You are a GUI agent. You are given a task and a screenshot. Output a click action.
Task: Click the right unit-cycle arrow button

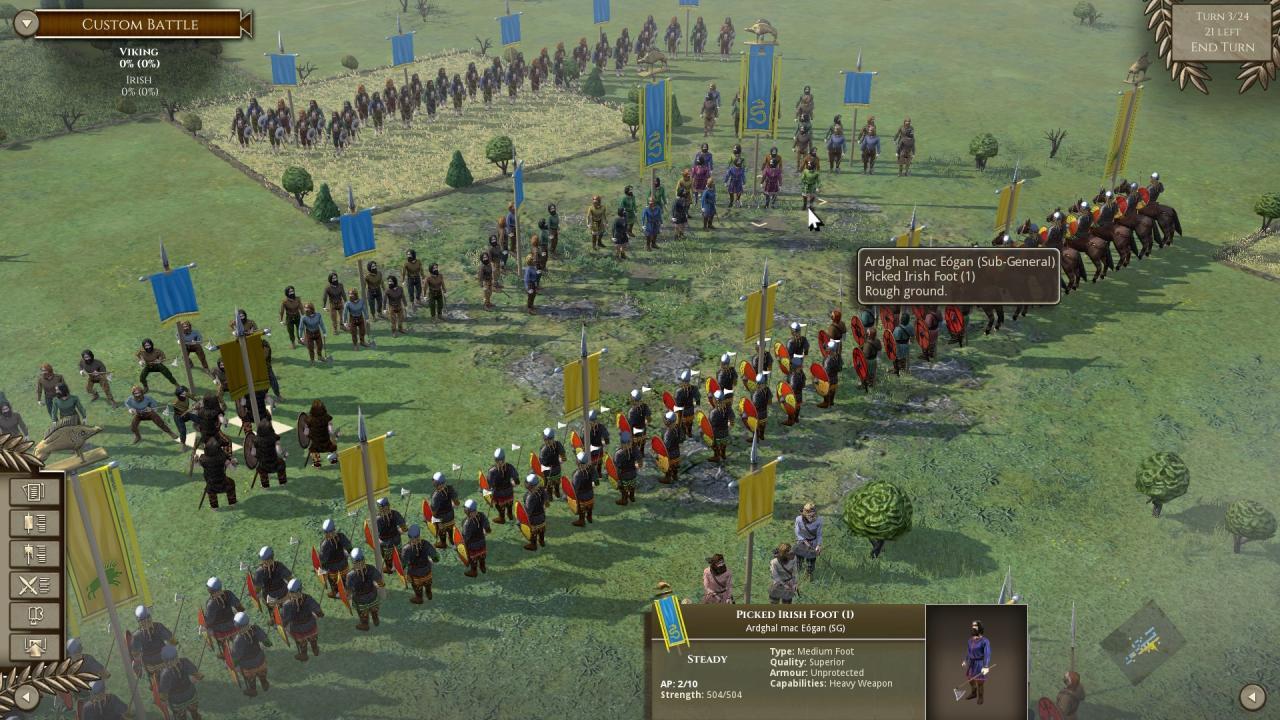(1255, 695)
